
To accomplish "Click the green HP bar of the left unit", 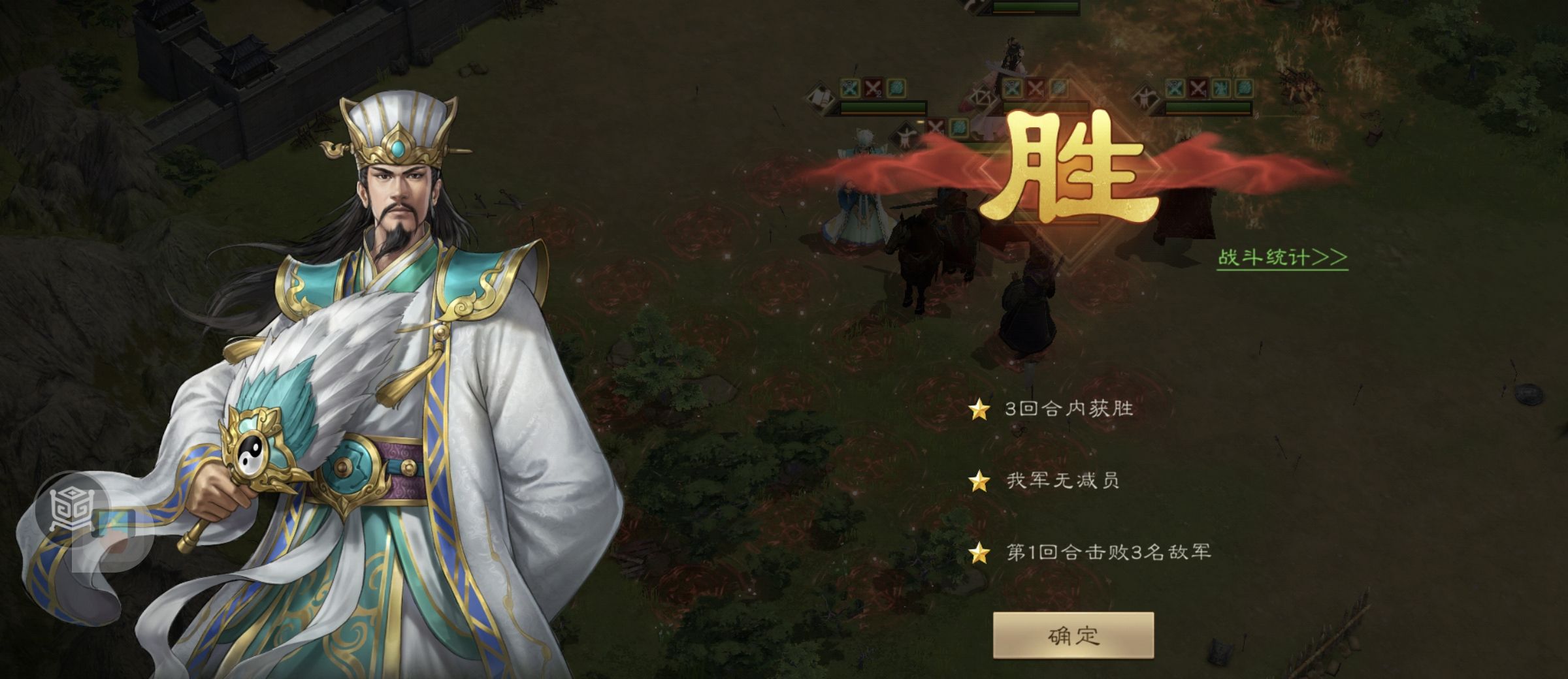I will pos(882,106).
